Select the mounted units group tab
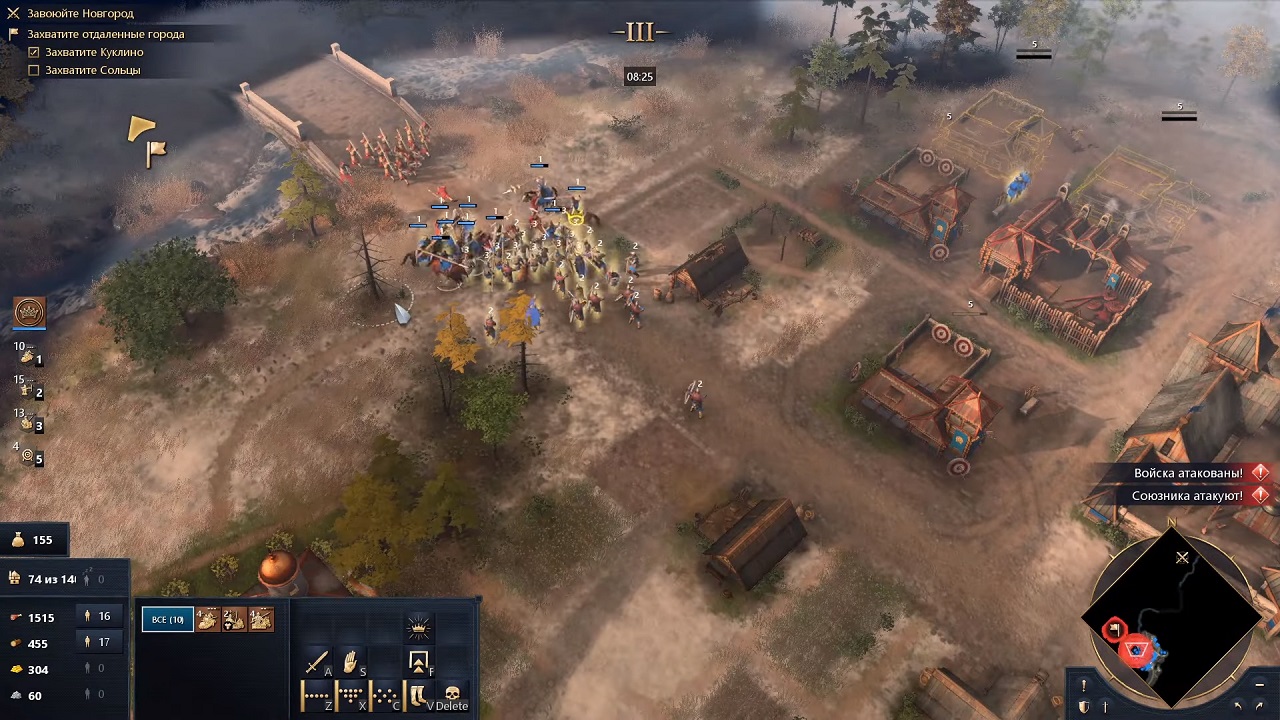Viewport: 1280px width, 720px height. [x=210, y=620]
